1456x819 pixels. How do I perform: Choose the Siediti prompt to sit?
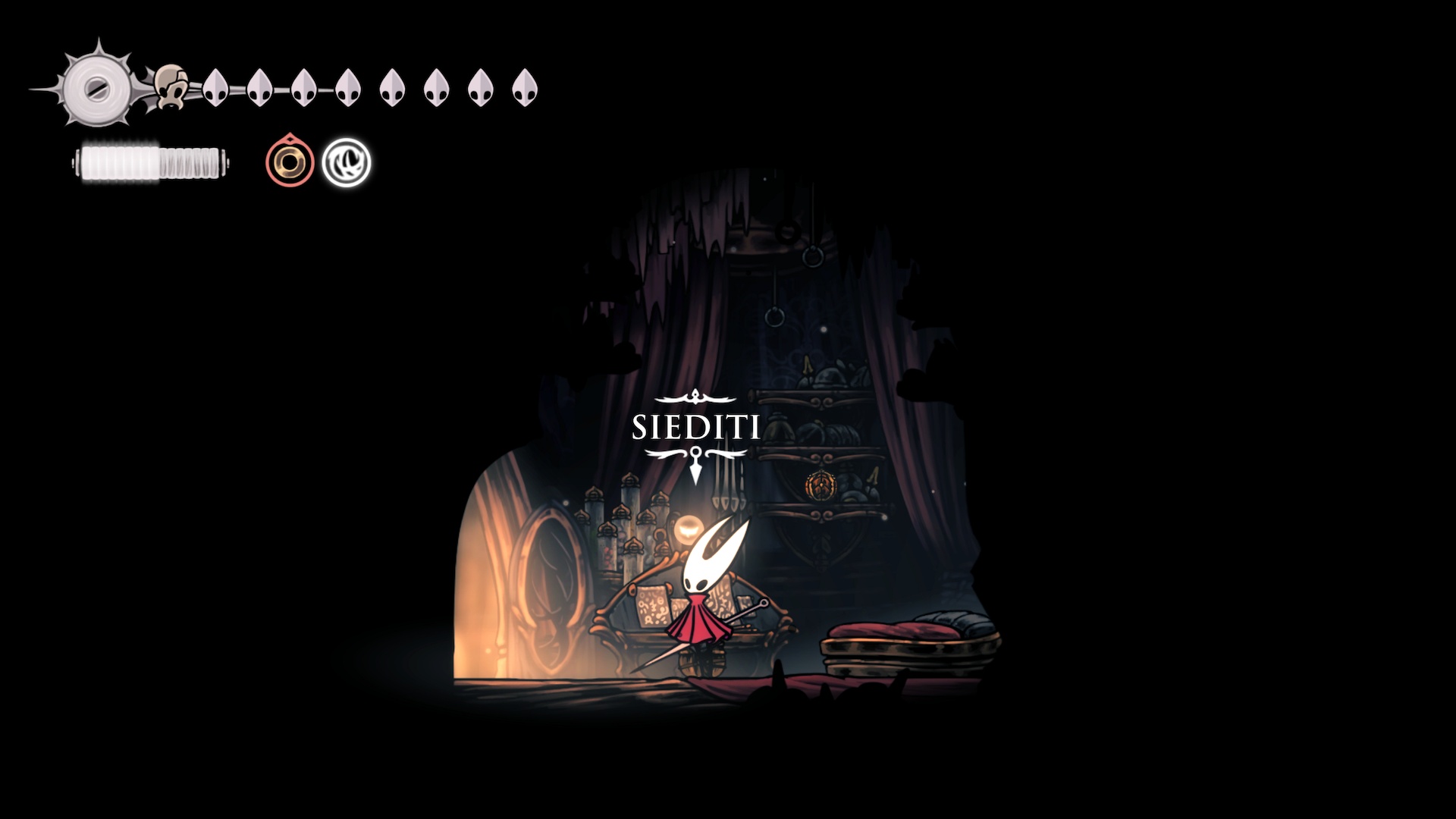[695, 428]
